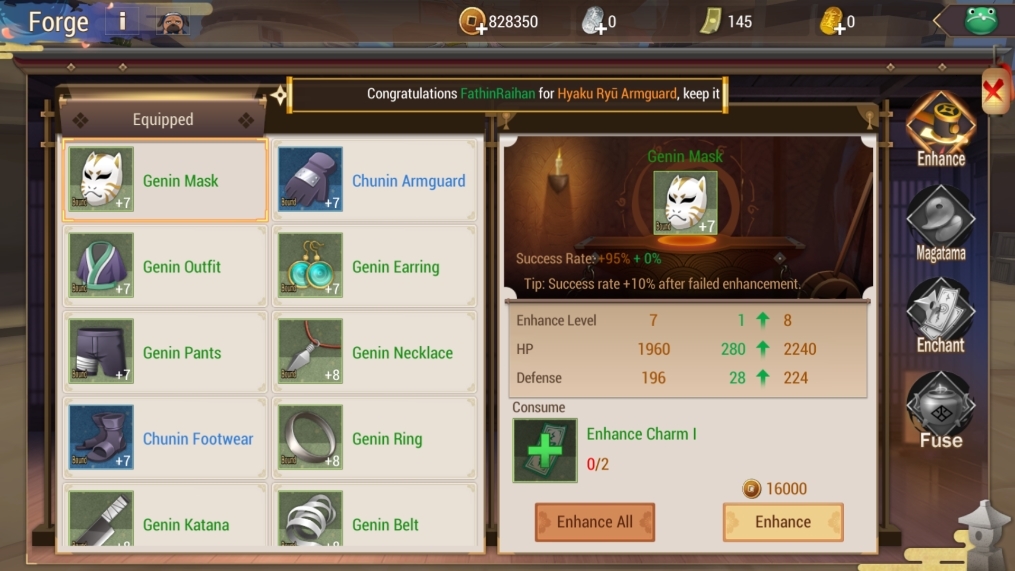Open the Forge info button

(x=123, y=21)
